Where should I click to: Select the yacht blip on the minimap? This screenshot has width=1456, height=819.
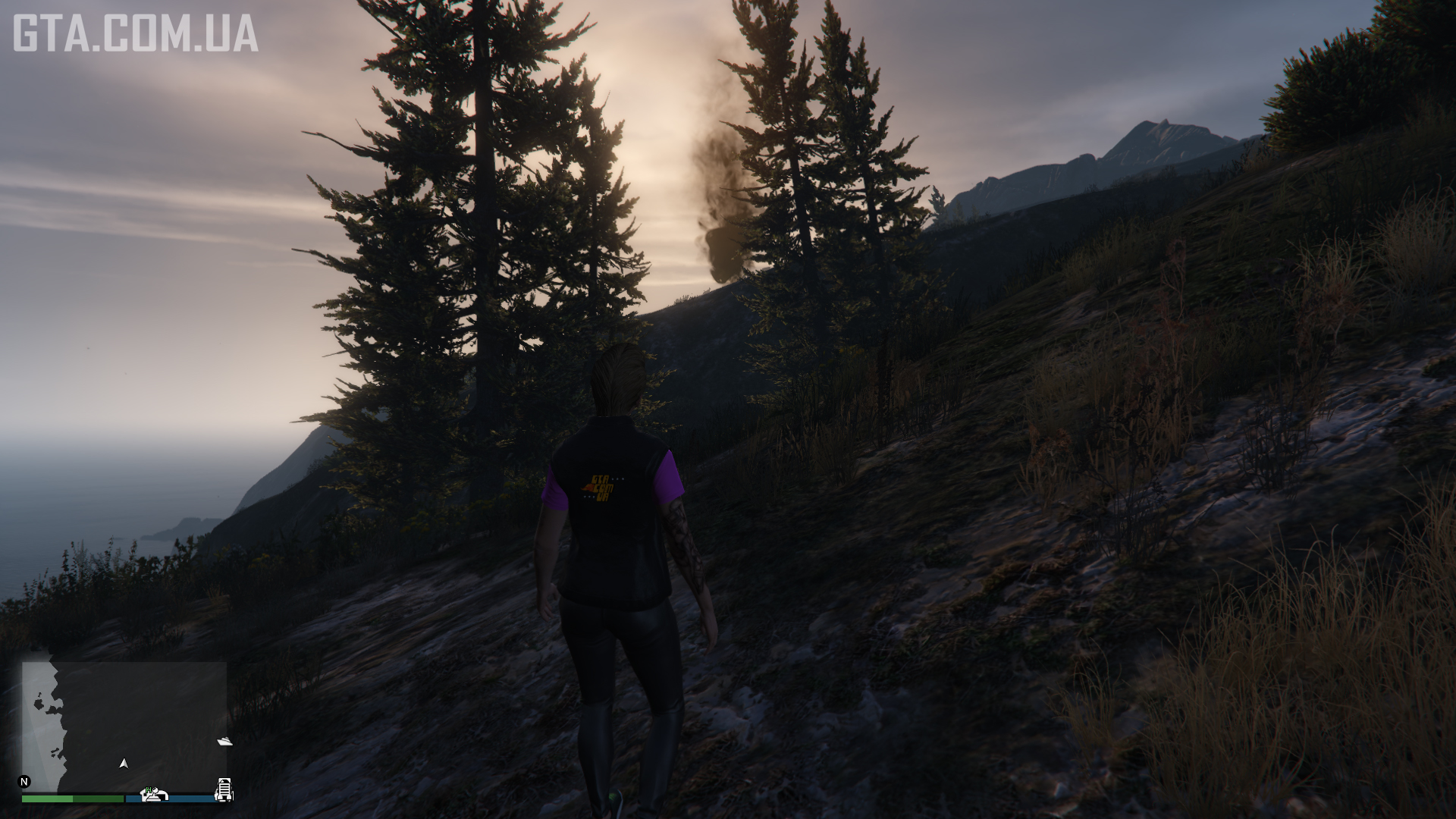pyautogui.click(x=224, y=741)
